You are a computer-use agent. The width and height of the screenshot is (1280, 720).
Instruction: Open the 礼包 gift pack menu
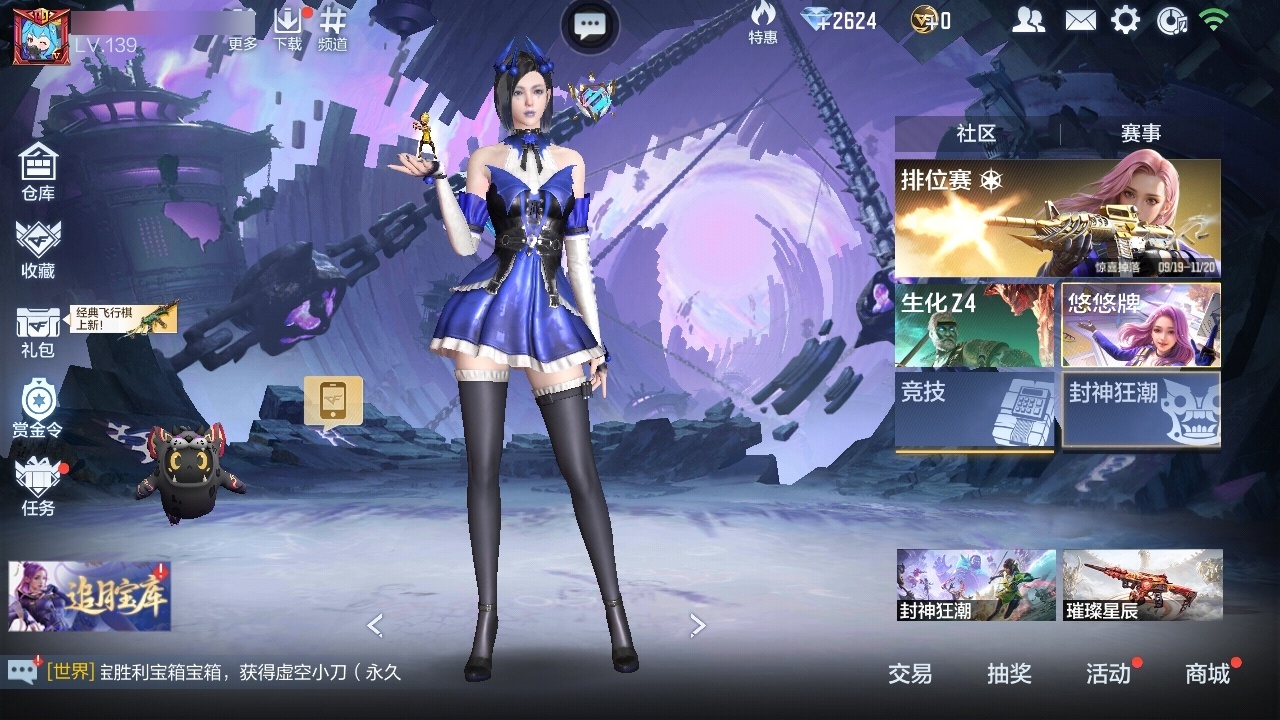(38, 331)
